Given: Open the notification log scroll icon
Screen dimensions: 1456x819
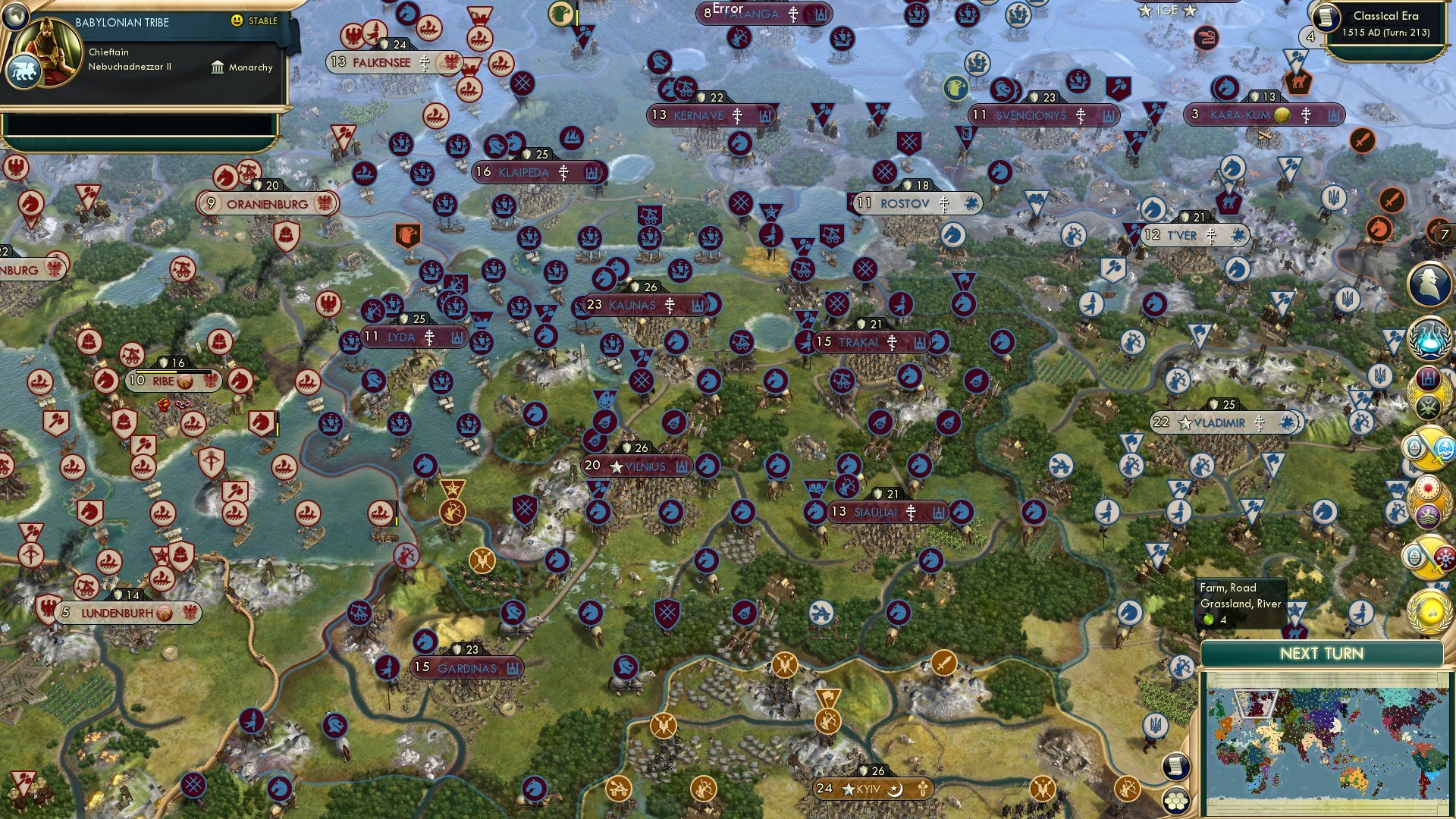Looking at the screenshot, I should [x=1175, y=766].
